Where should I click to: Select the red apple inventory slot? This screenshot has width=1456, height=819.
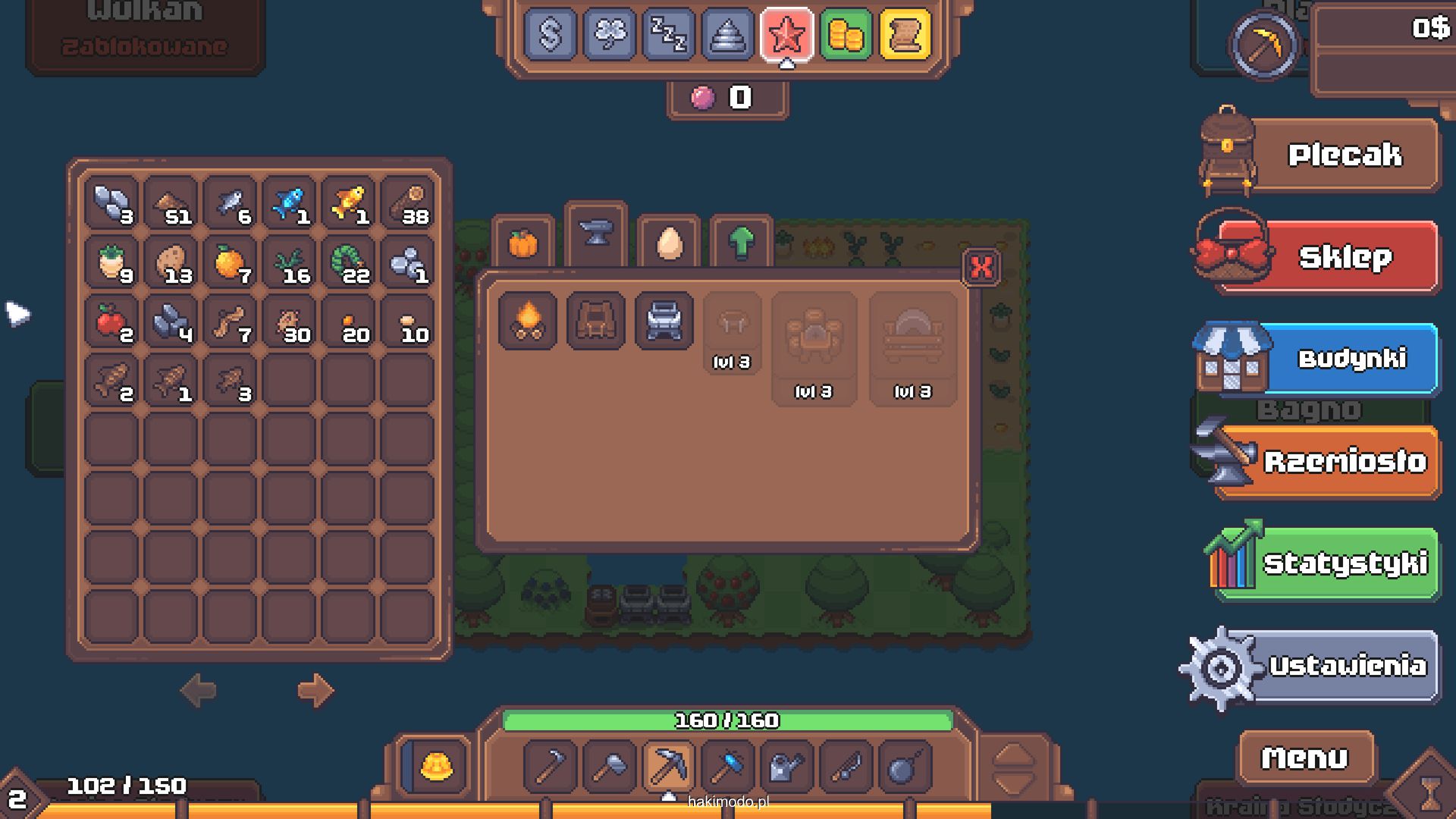[x=111, y=322]
